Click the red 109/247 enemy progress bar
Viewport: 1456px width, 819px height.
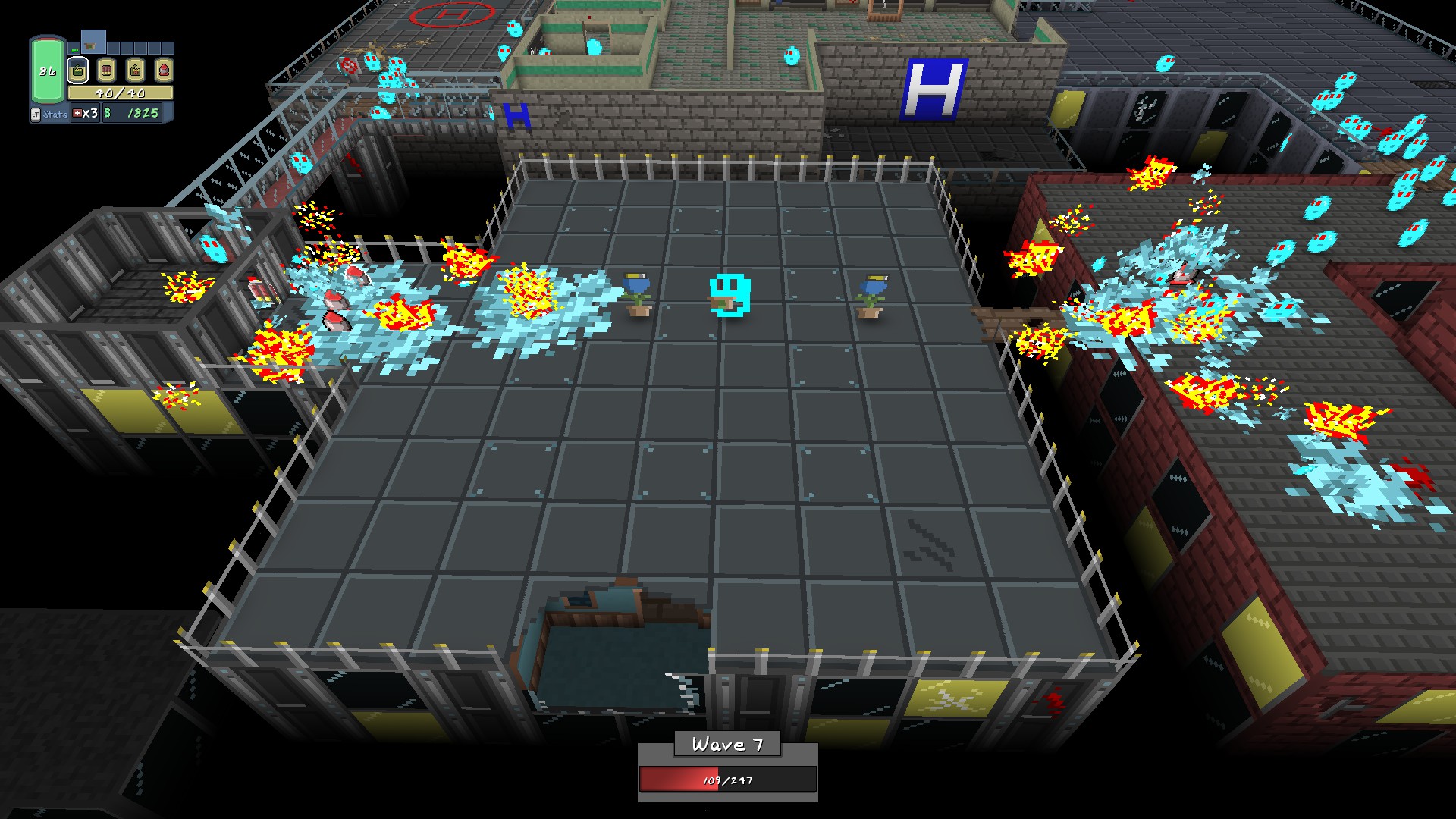(x=727, y=777)
